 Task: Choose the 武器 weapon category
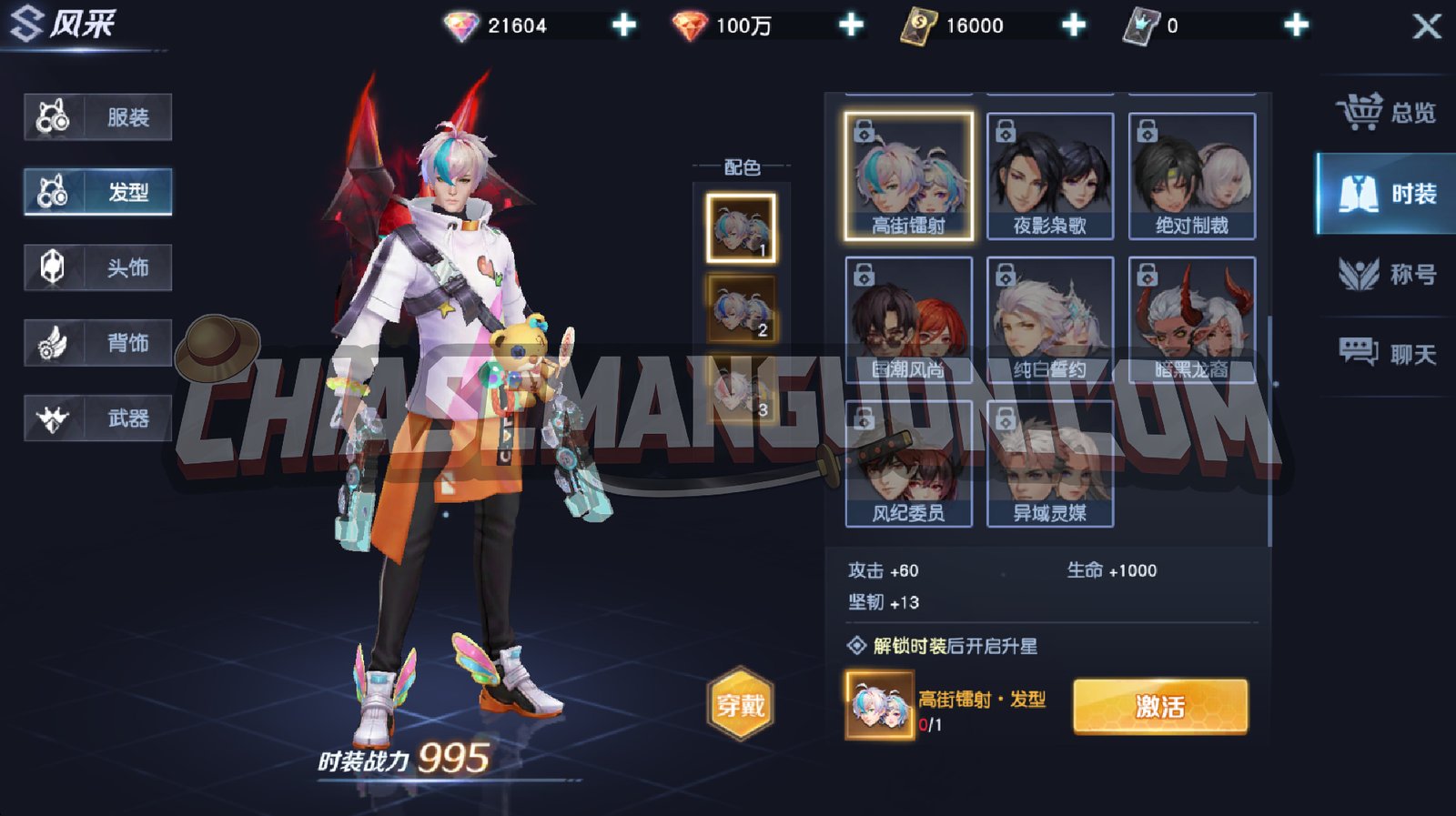[98, 418]
